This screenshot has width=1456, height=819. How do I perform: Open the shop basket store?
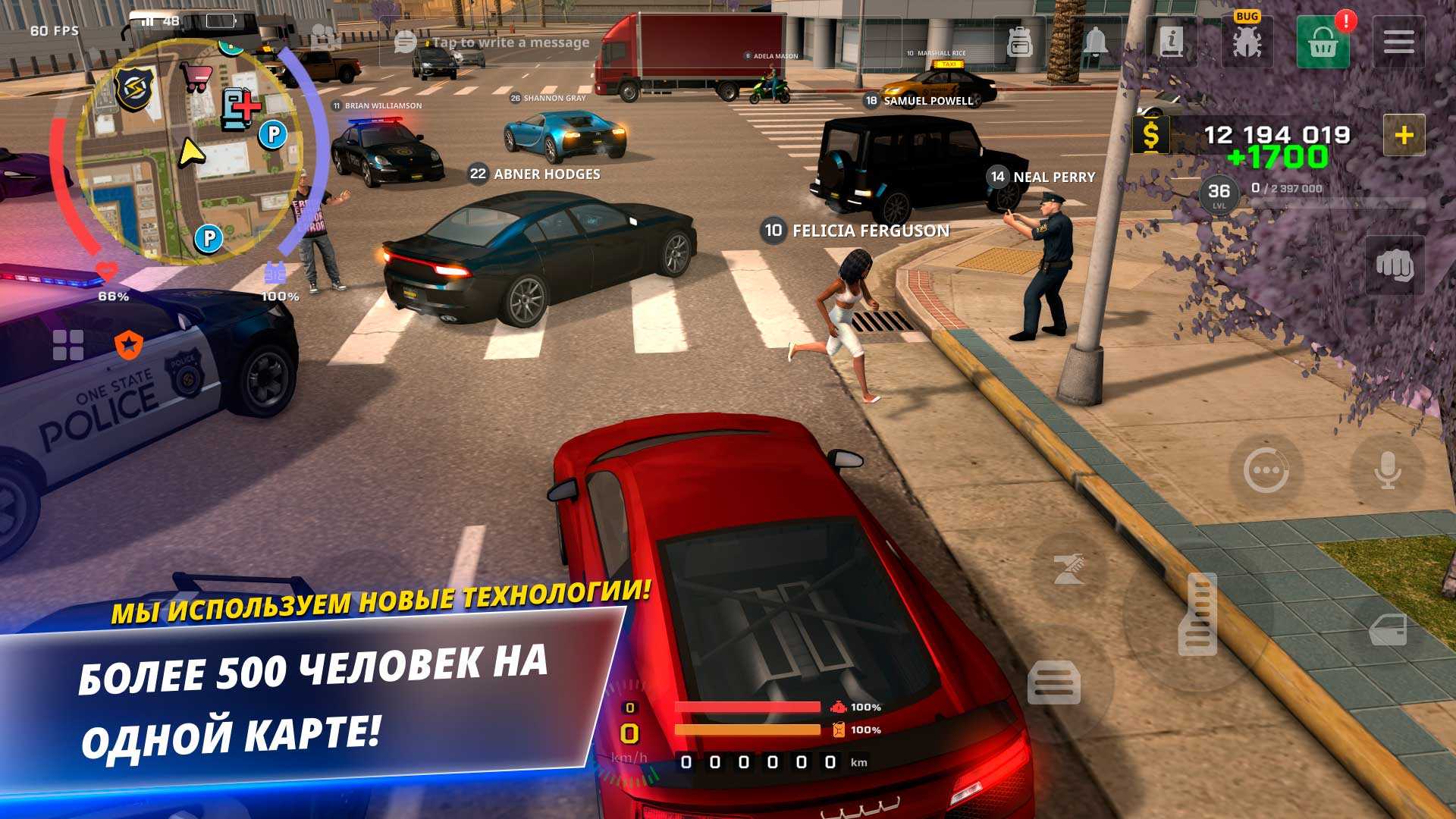point(1323,42)
